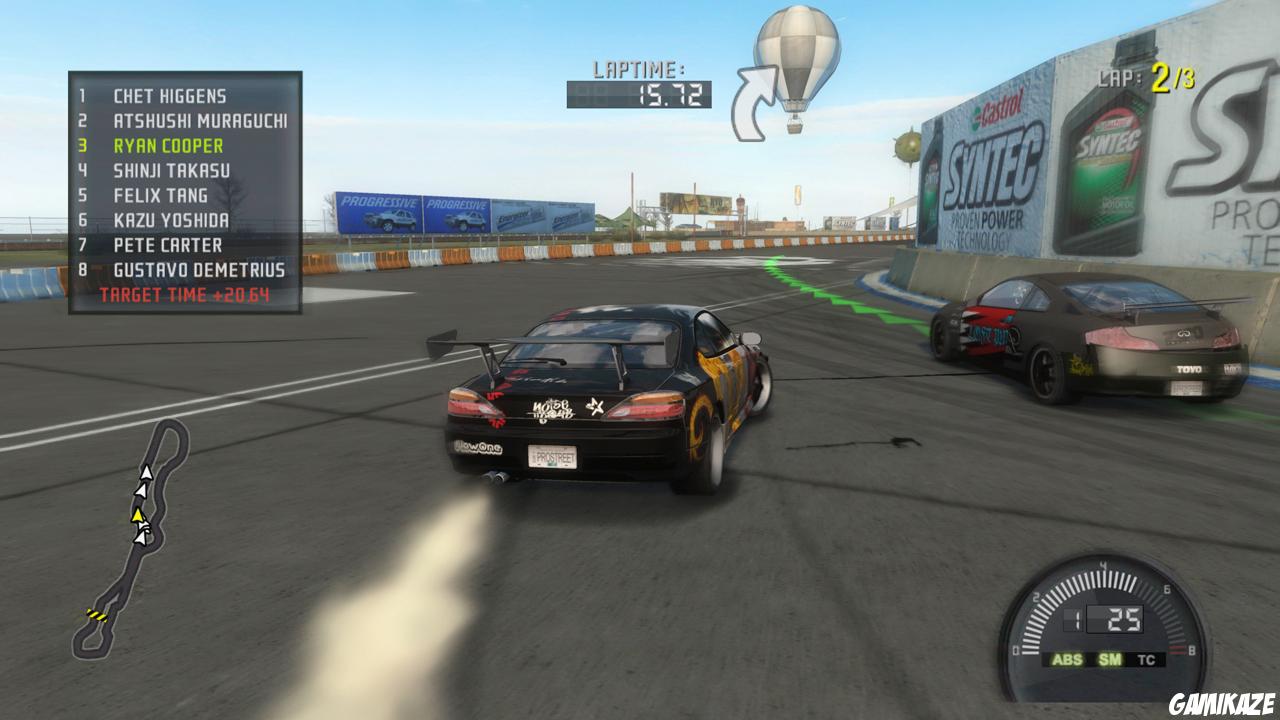Select the ABS indicator on the tachometer
Image resolution: width=1280 pixels, height=720 pixels.
coord(1066,659)
